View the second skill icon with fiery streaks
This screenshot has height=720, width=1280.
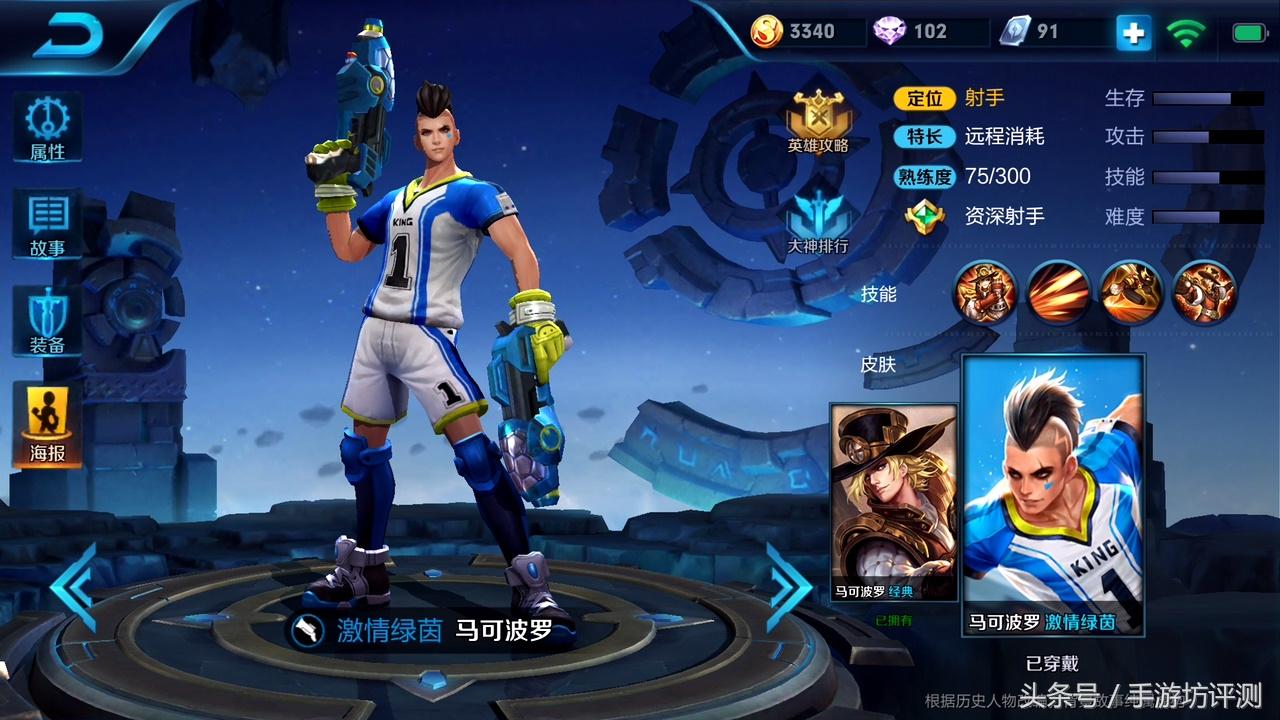[x=1058, y=292]
